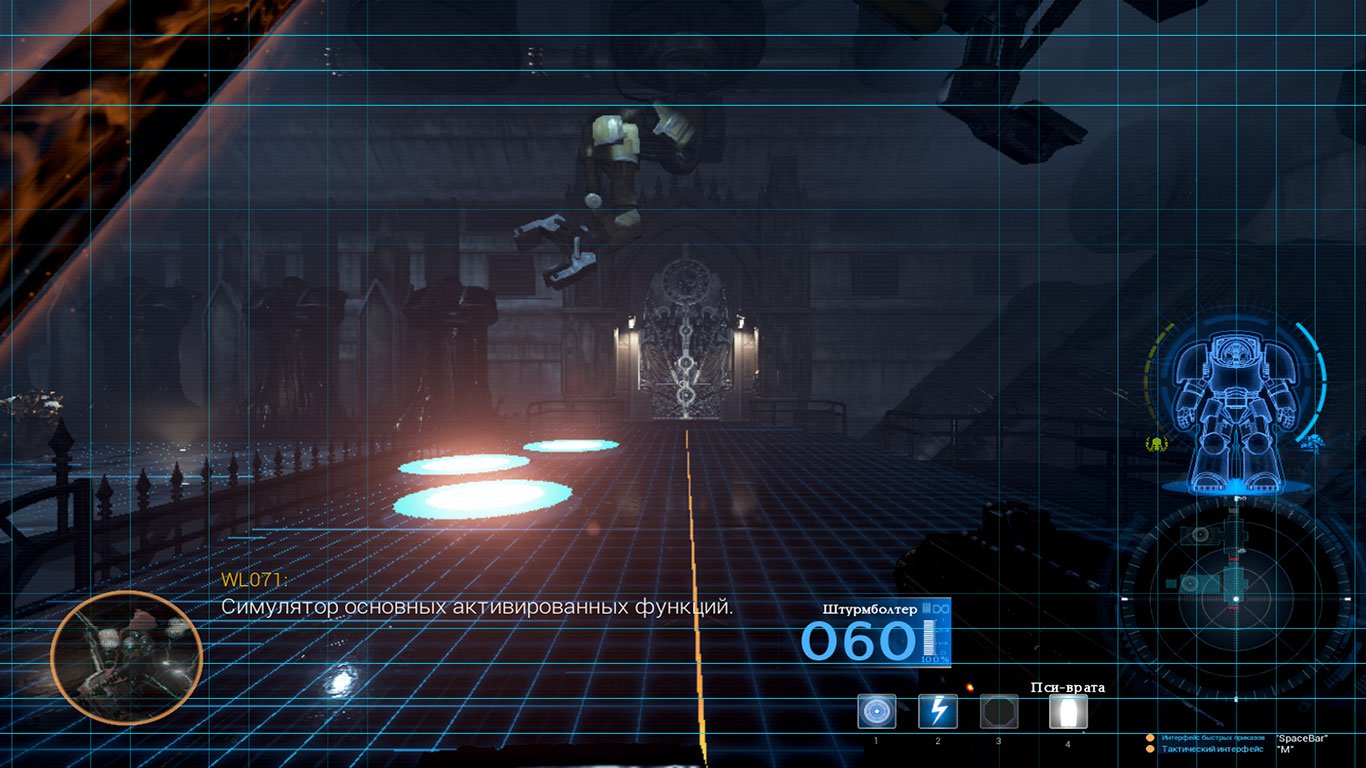This screenshot has height=768, width=1366.
Task: Click the 'M' keybind text
Action: tap(1287, 748)
